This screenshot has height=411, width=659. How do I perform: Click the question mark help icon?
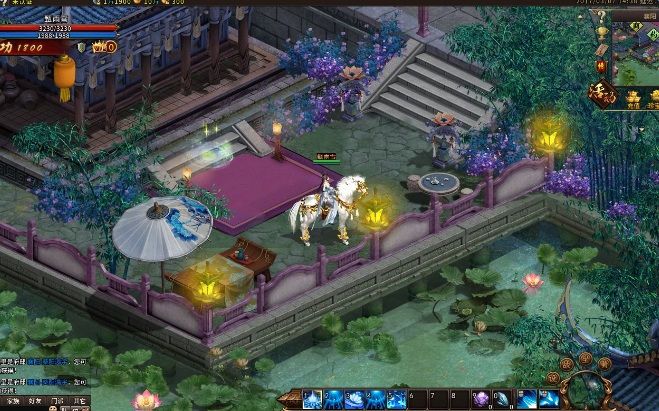[600, 17]
